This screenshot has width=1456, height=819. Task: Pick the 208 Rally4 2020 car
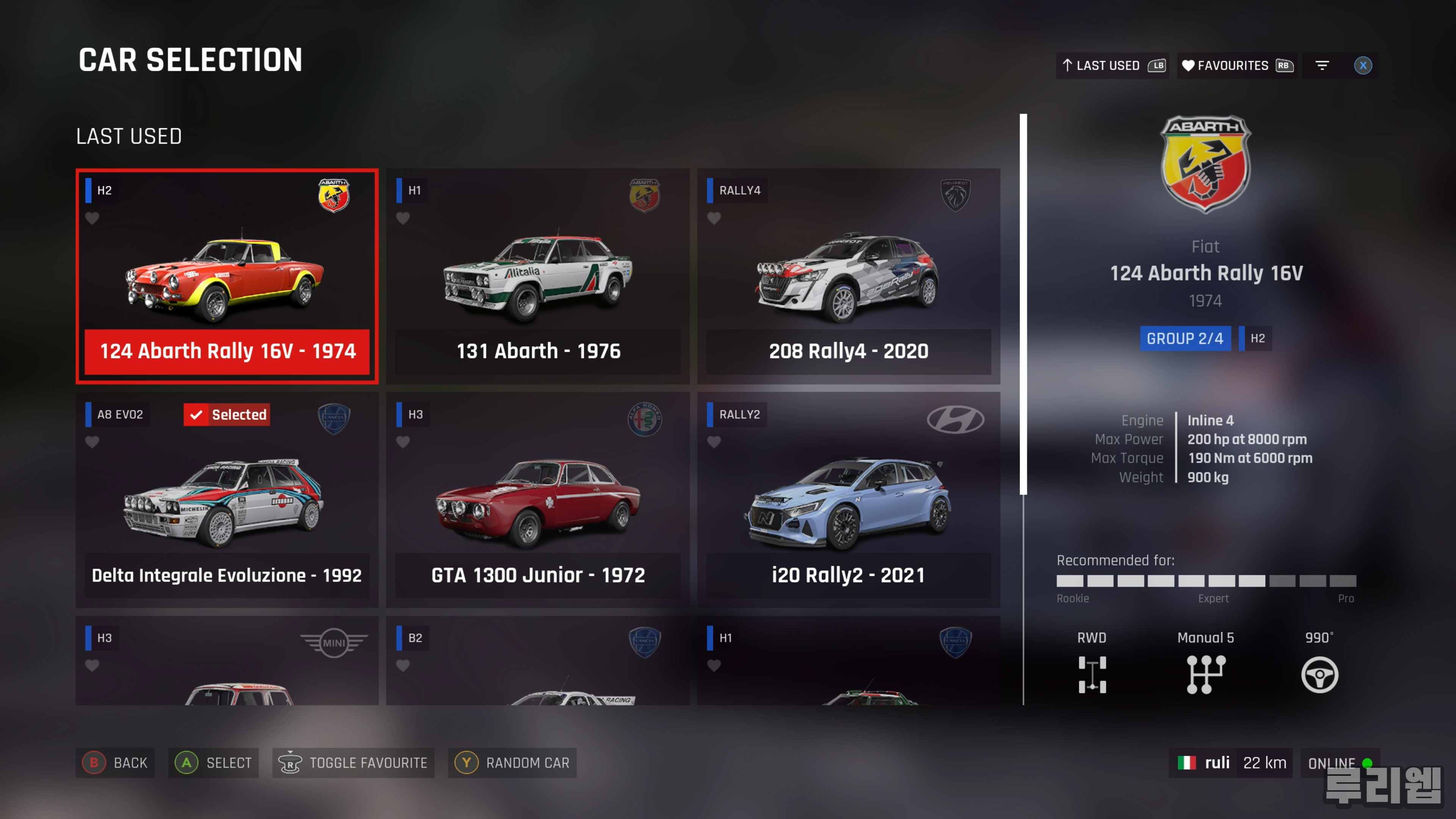(848, 276)
